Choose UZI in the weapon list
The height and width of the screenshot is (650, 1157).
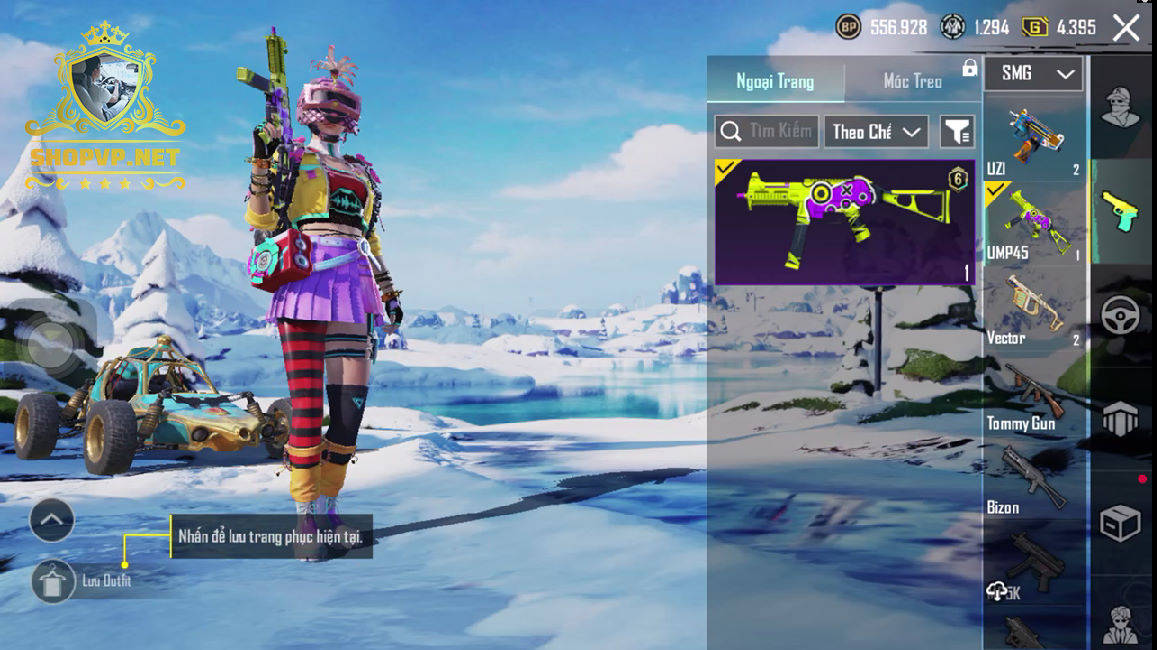pyautogui.click(x=1034, y=138)
